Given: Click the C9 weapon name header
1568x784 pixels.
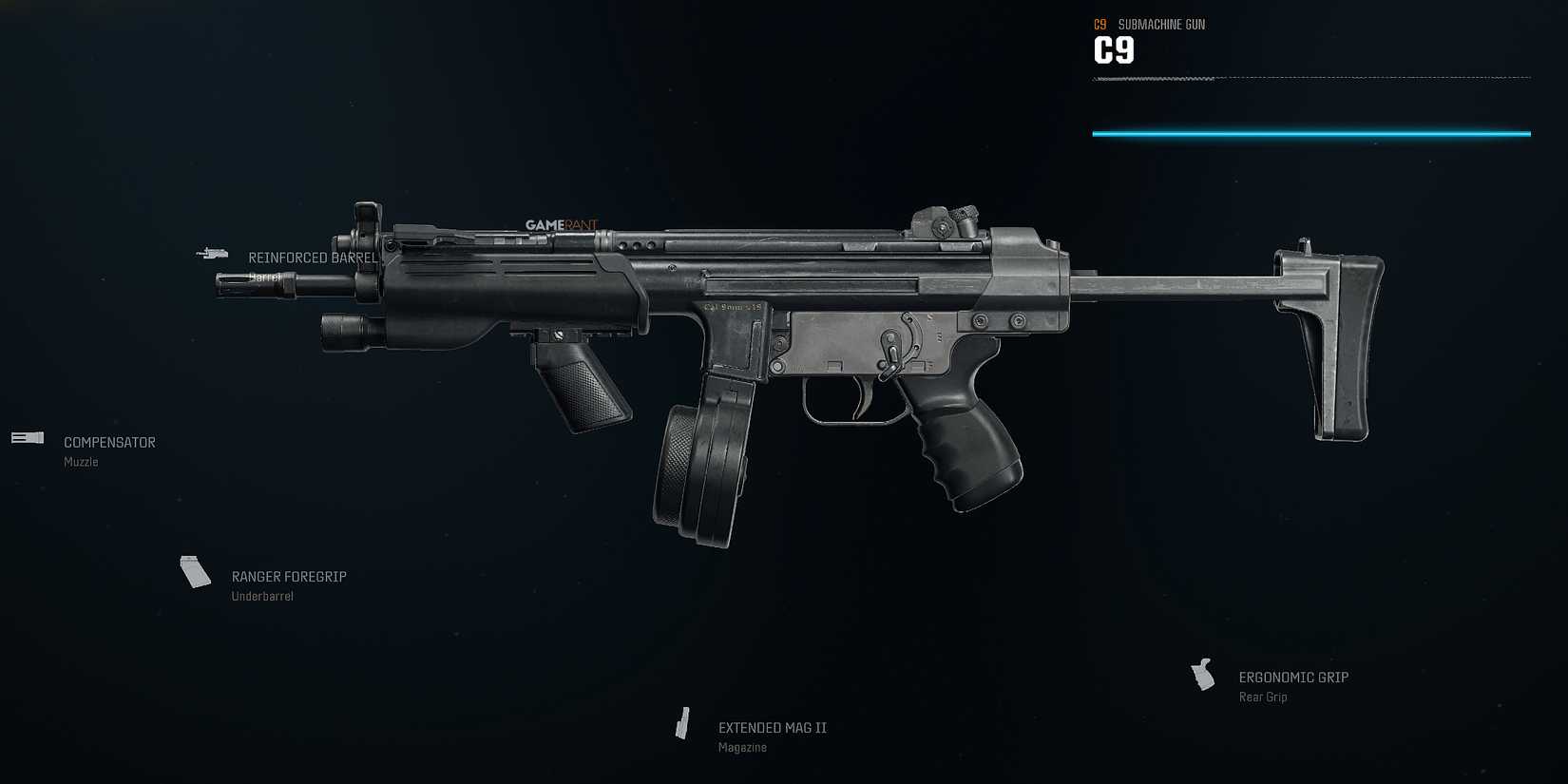Looking at the screenshot, I should [x=1114, y=49].
